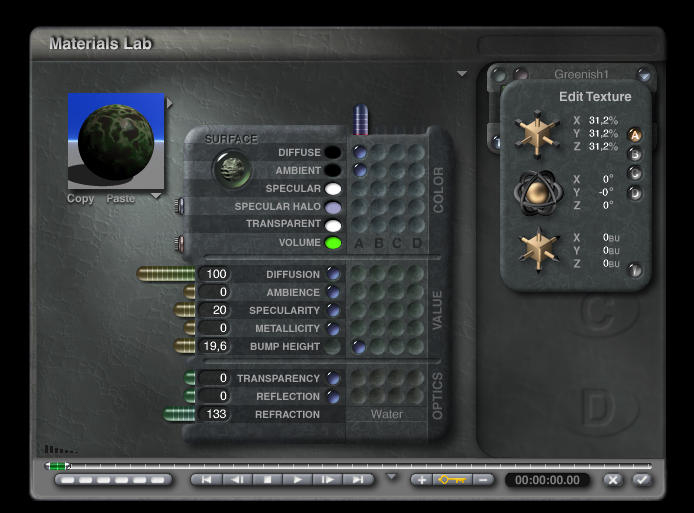
Task: Select the Bump Height value field
Action: (x=215, y=346)
